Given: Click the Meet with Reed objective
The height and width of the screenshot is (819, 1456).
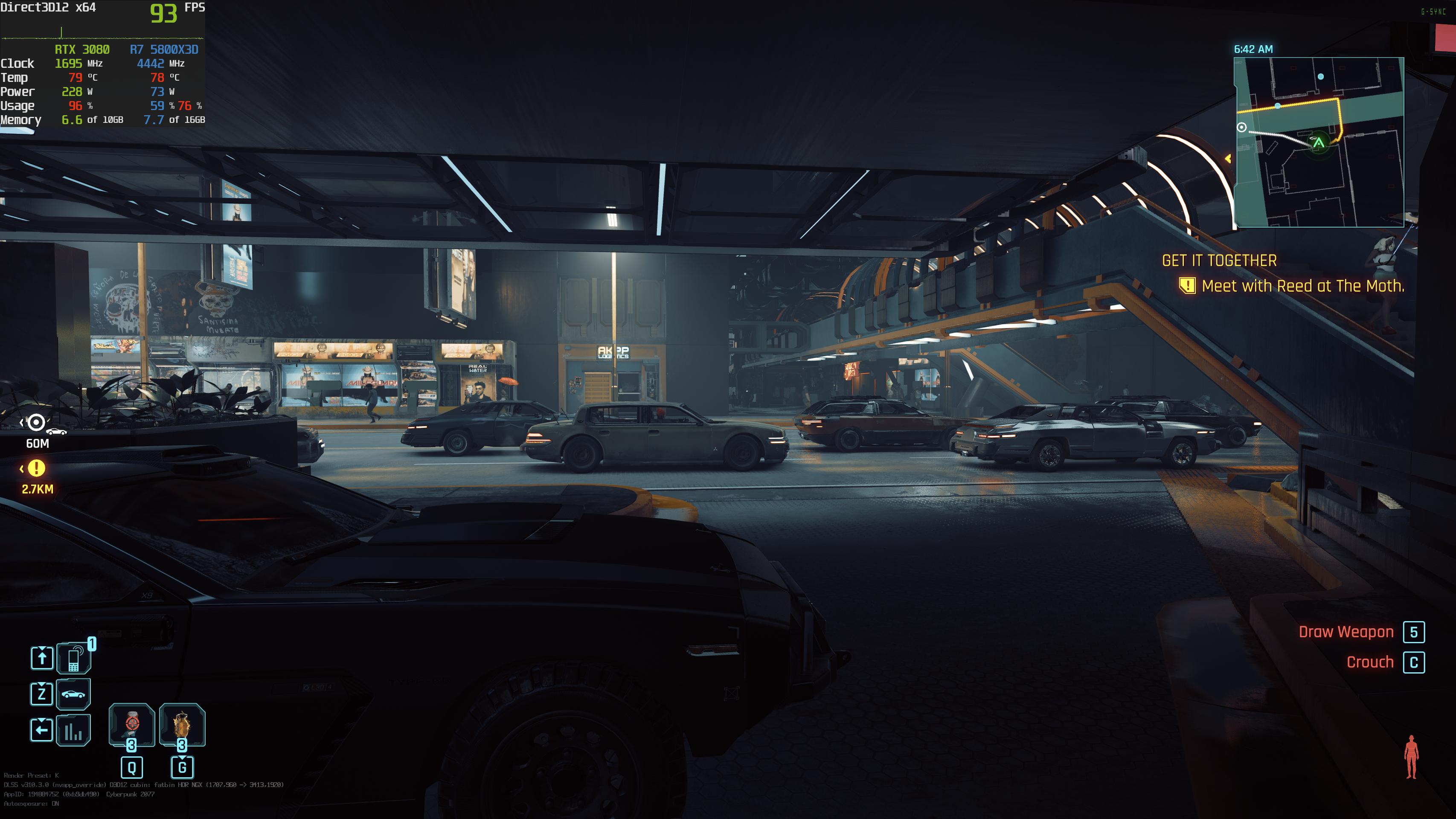Looking at the screenshot, I should click(1302, 286).
